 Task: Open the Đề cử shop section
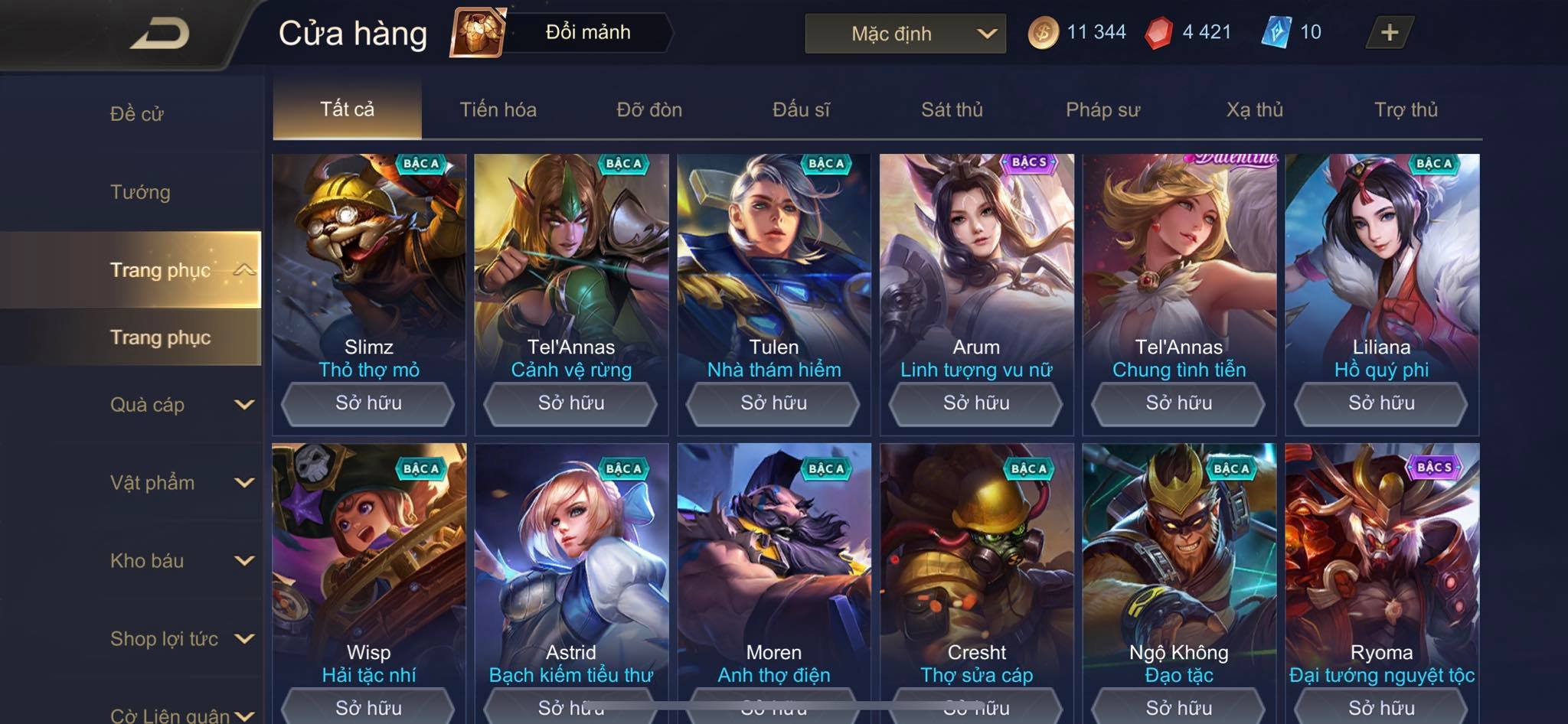coord(136,114)
